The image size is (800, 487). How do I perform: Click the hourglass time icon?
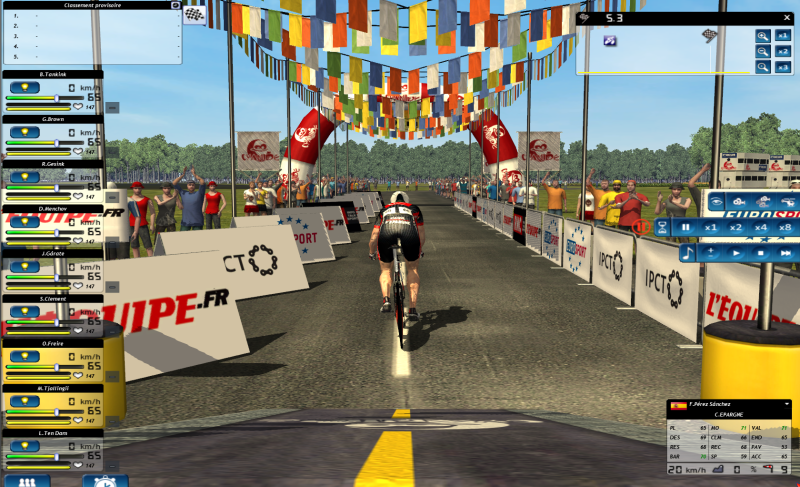[661, 228]
